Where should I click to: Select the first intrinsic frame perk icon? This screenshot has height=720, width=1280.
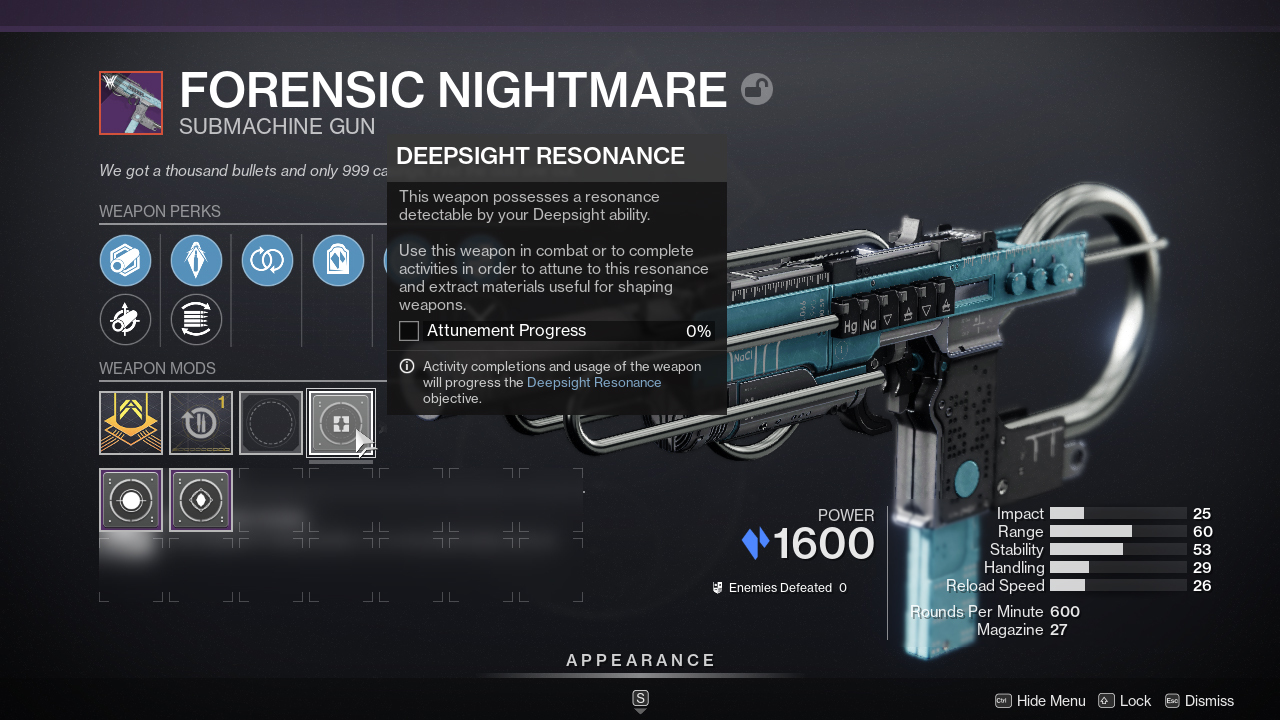(126, 260)
